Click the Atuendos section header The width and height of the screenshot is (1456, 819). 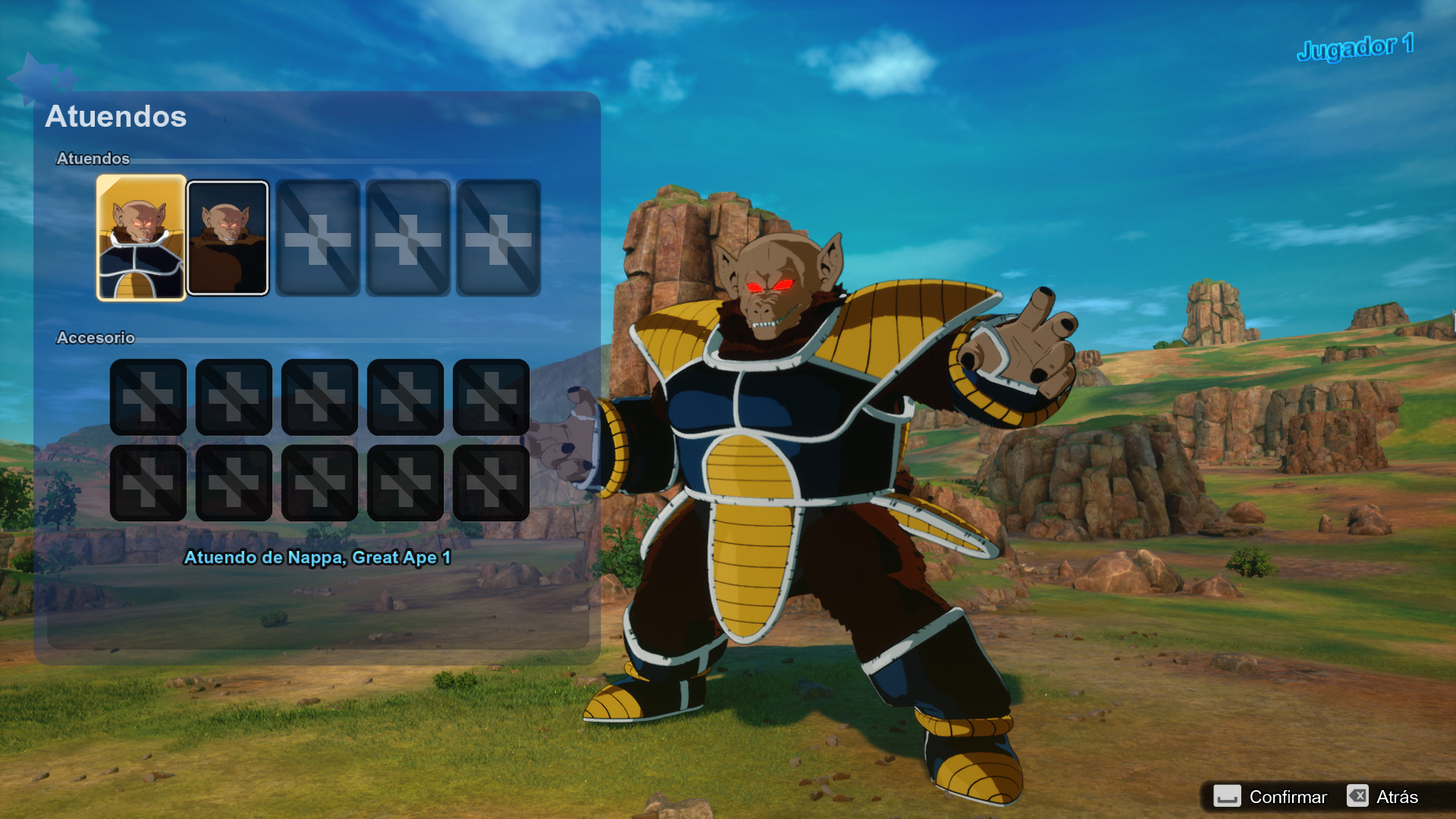(x=93, y=159)
